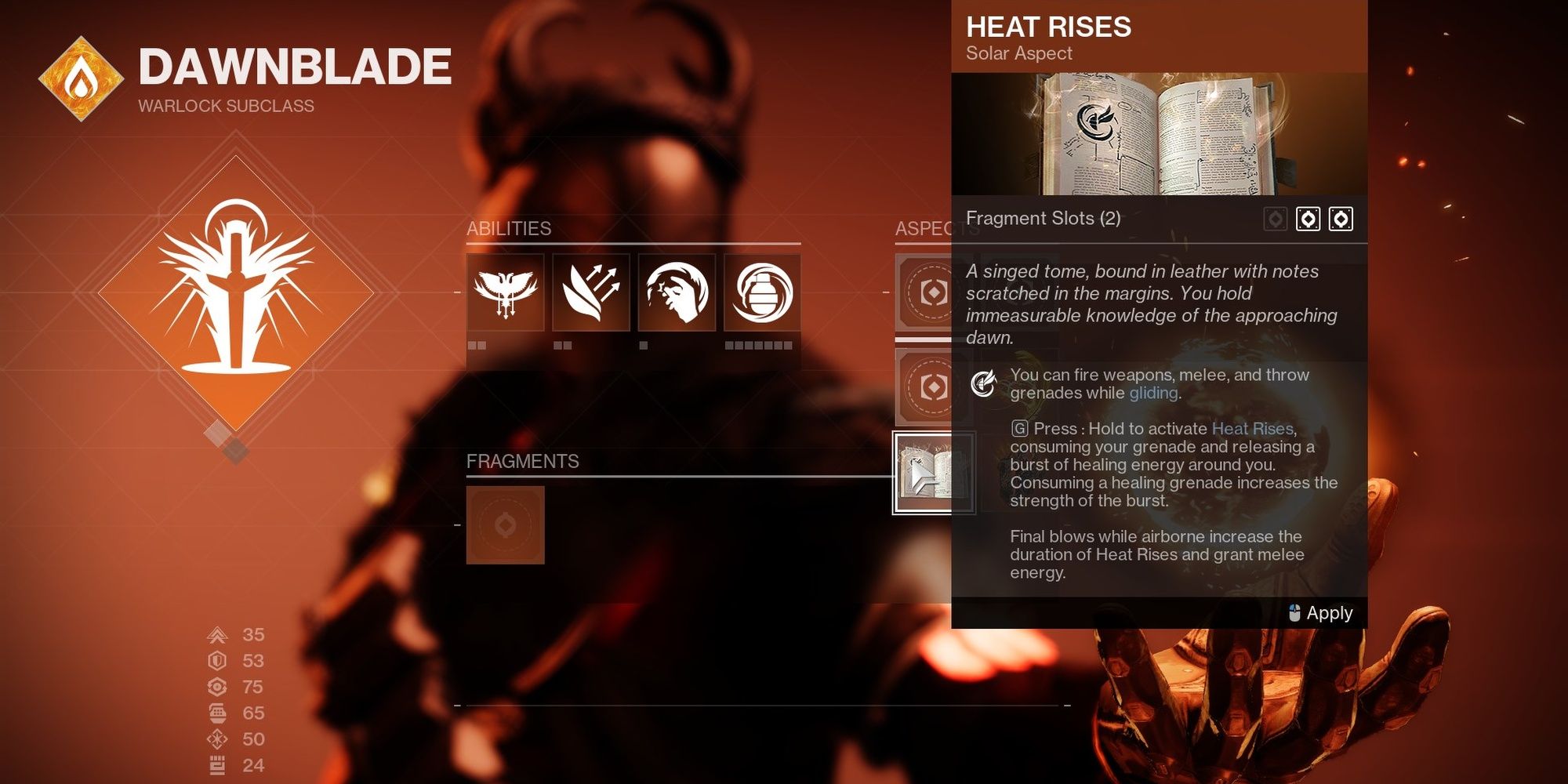Click the Heat Rises flame symbol in tooltip
The width and height of the screenshot is (1568, 784).
(x=985, y=383)
